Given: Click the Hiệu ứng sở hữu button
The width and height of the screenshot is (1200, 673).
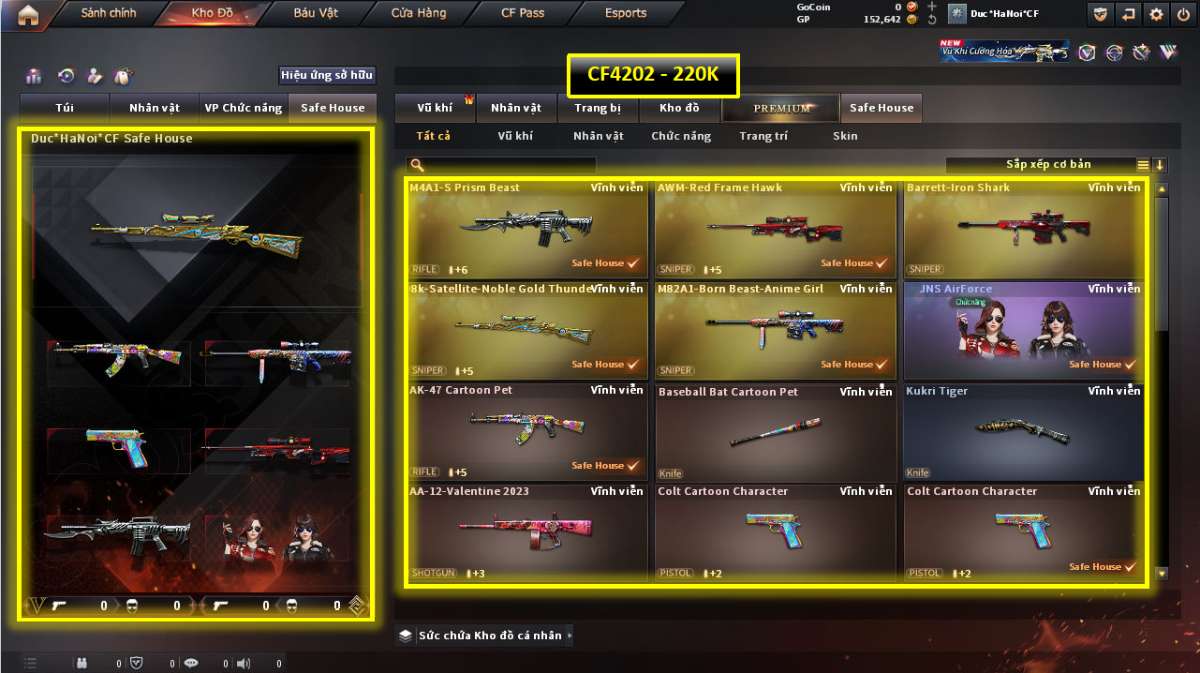Looking at the screenshot, I should click(x=327, y=75).
